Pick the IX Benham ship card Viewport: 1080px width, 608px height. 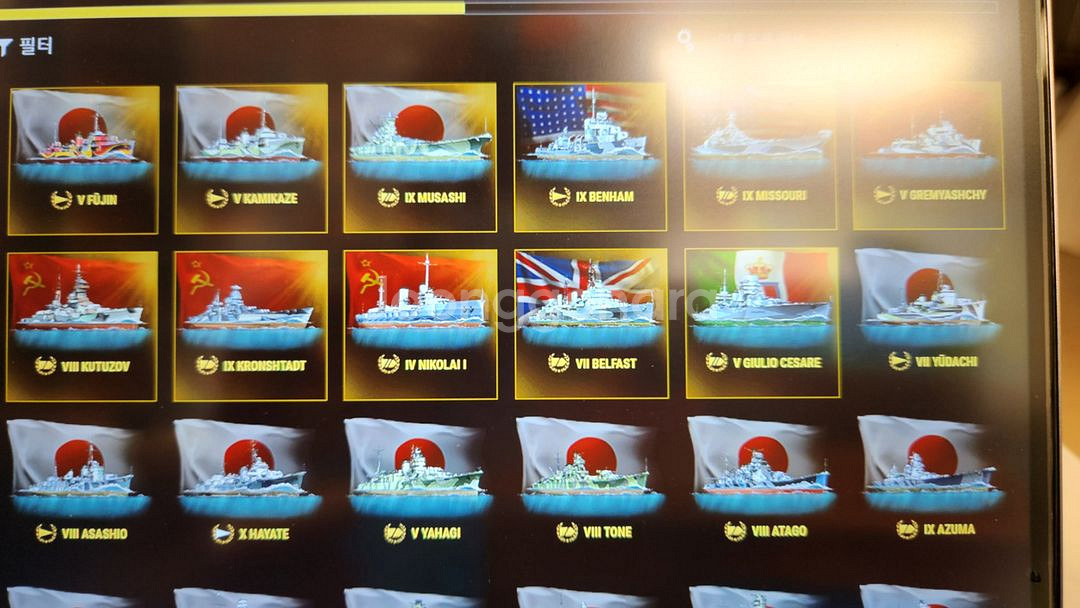coord(590,156)
